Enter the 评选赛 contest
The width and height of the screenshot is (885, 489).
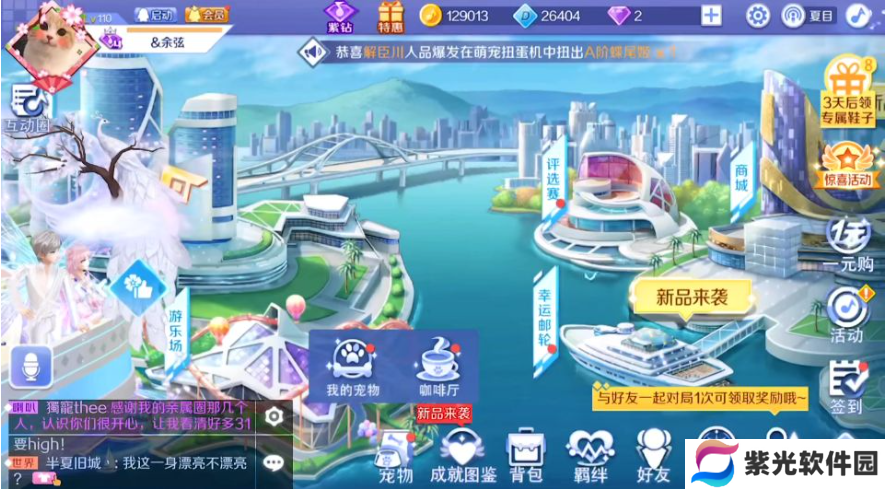[x=556, y=170]
